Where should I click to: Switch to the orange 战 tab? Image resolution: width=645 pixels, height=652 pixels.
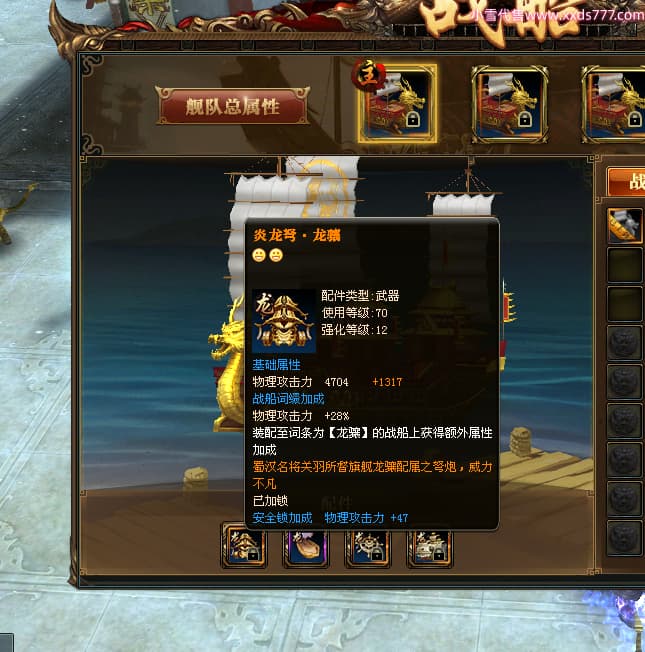click(627, 181)
